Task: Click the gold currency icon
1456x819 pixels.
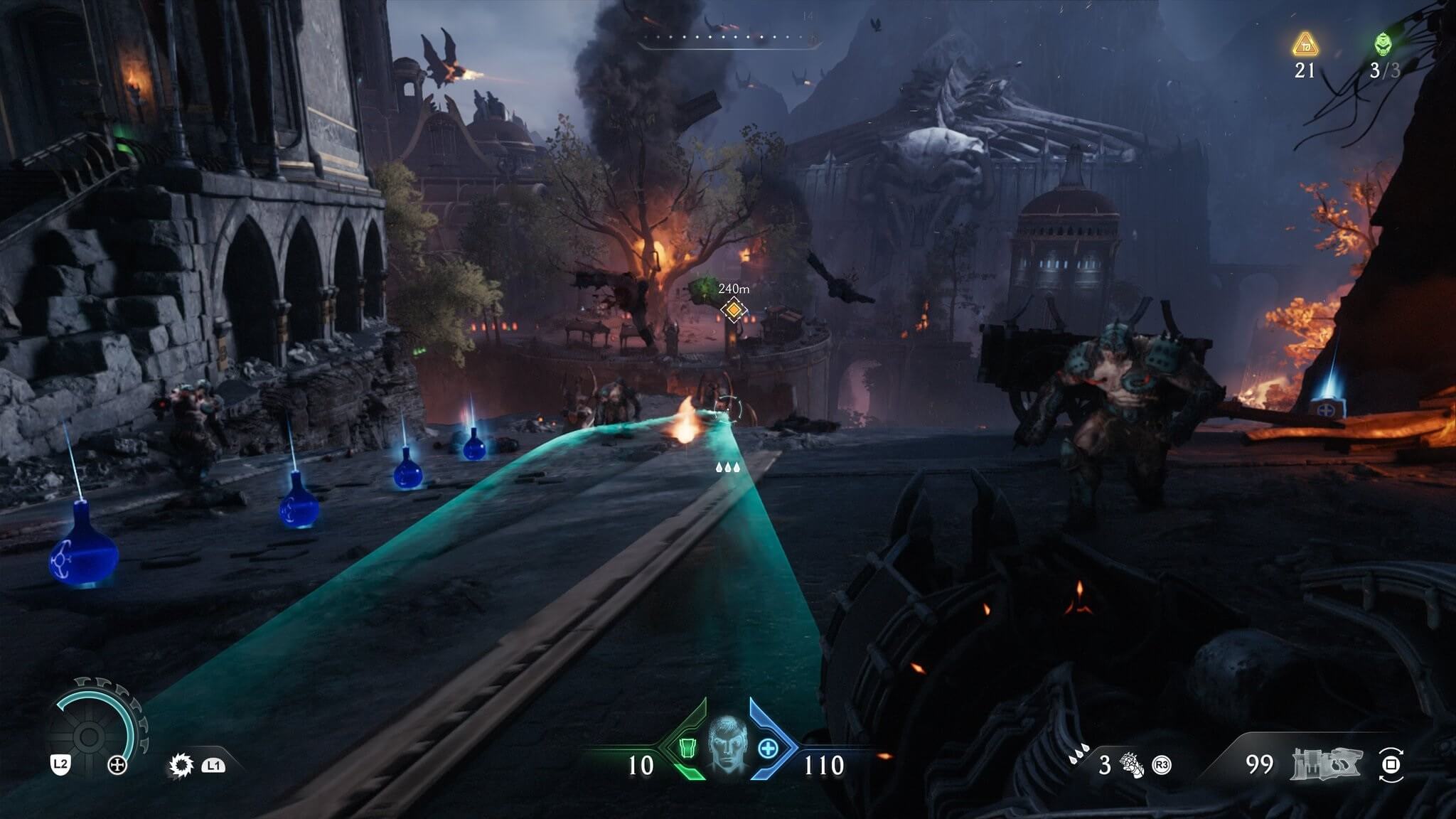Action: click(x=1305, y=45)
